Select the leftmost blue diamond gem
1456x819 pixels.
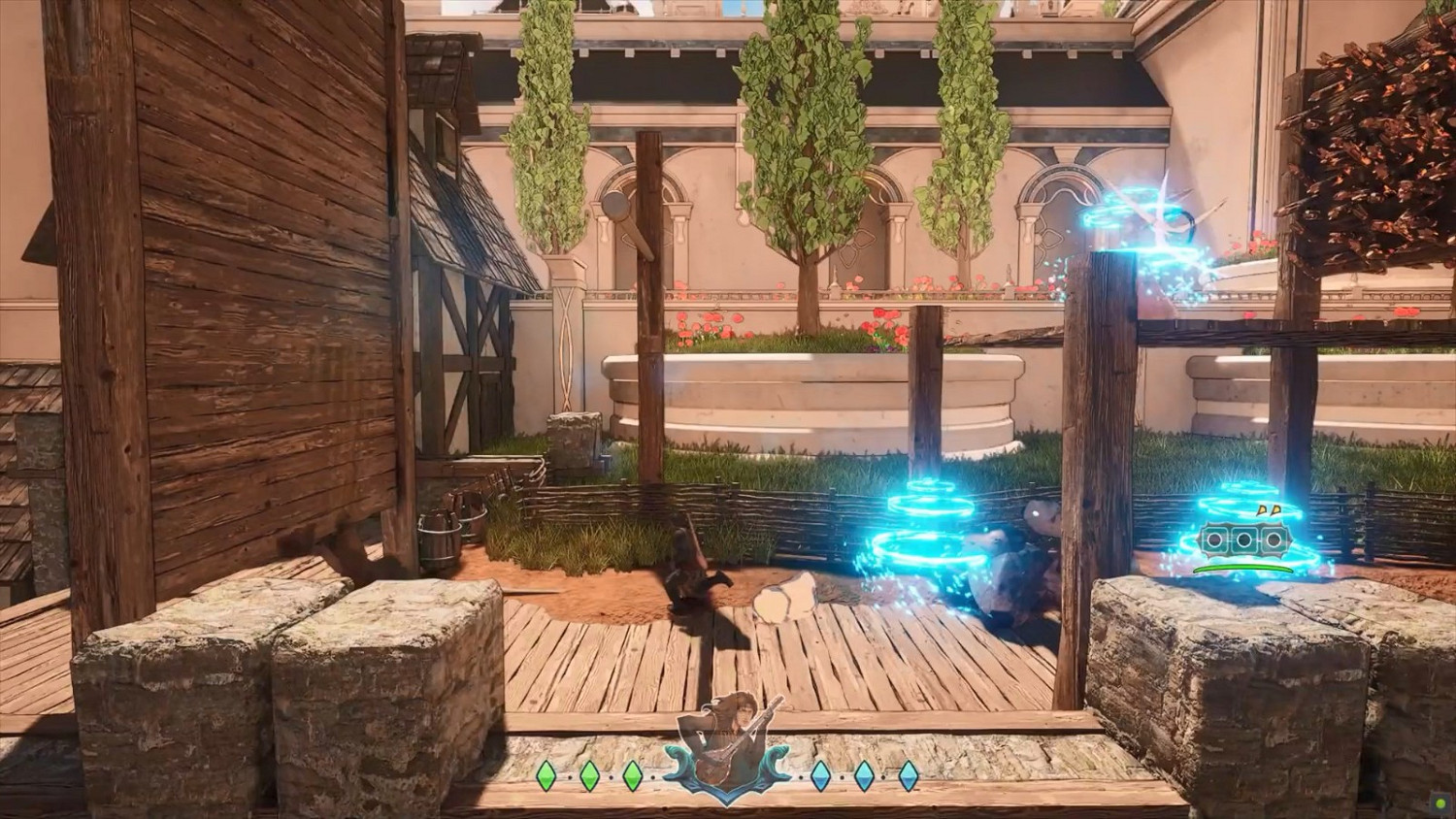click(820, 775)
